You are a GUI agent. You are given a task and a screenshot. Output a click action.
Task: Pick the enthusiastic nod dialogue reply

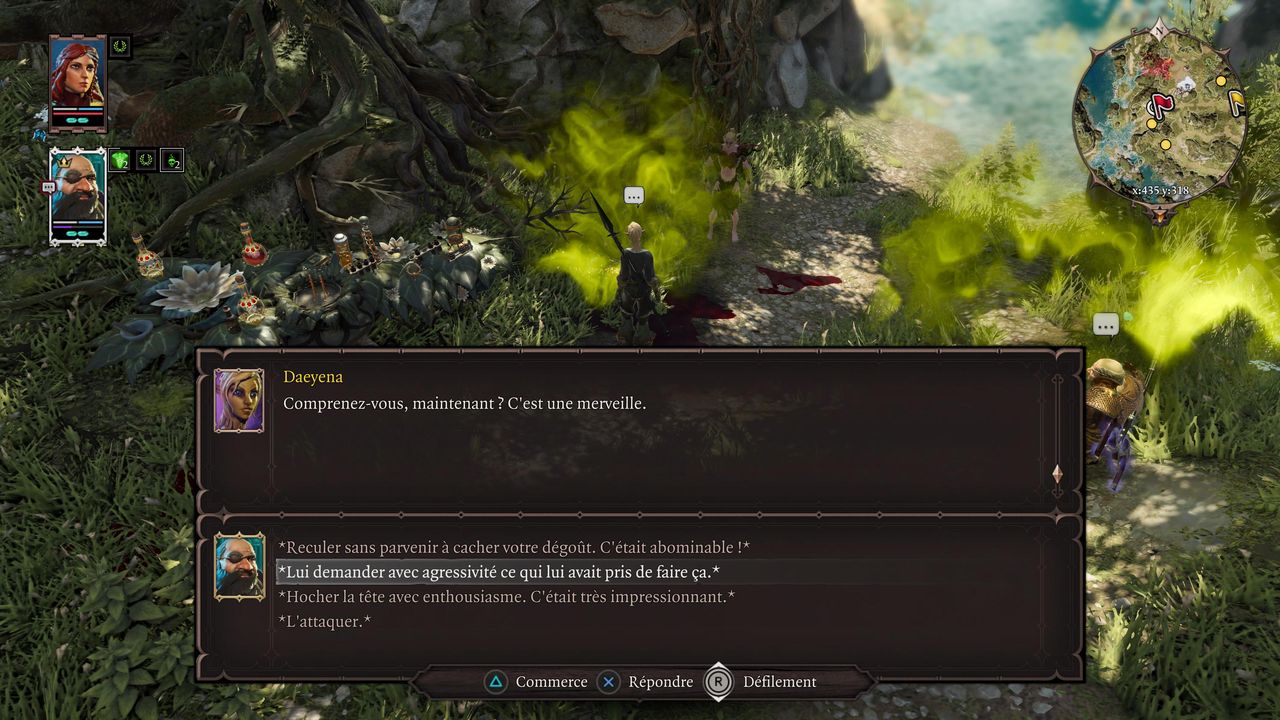(x=506, y=597)
